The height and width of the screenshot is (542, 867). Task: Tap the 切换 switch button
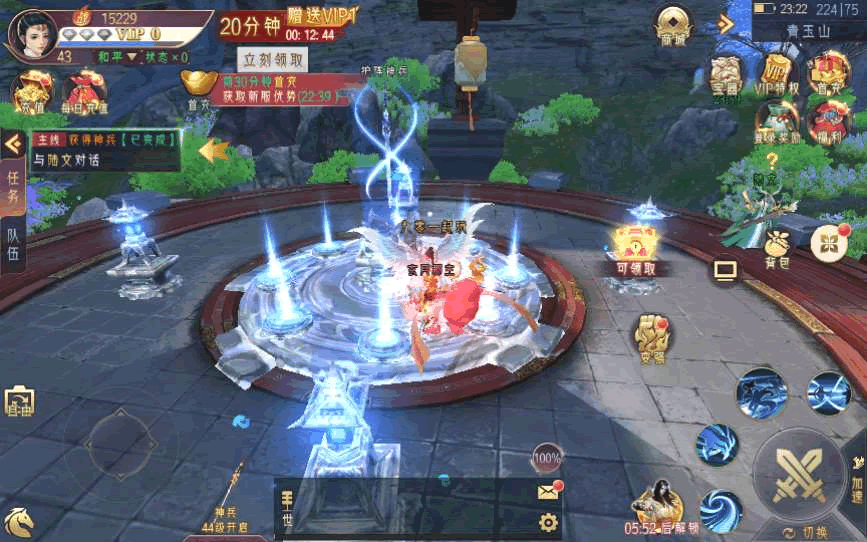pos(805,531)
